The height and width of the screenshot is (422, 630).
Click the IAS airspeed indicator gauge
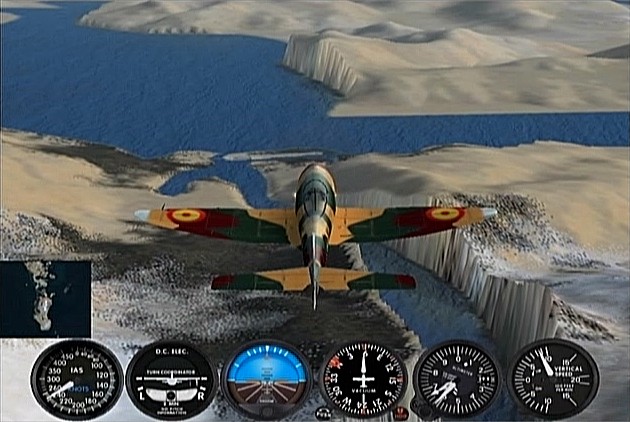point(76,379)
